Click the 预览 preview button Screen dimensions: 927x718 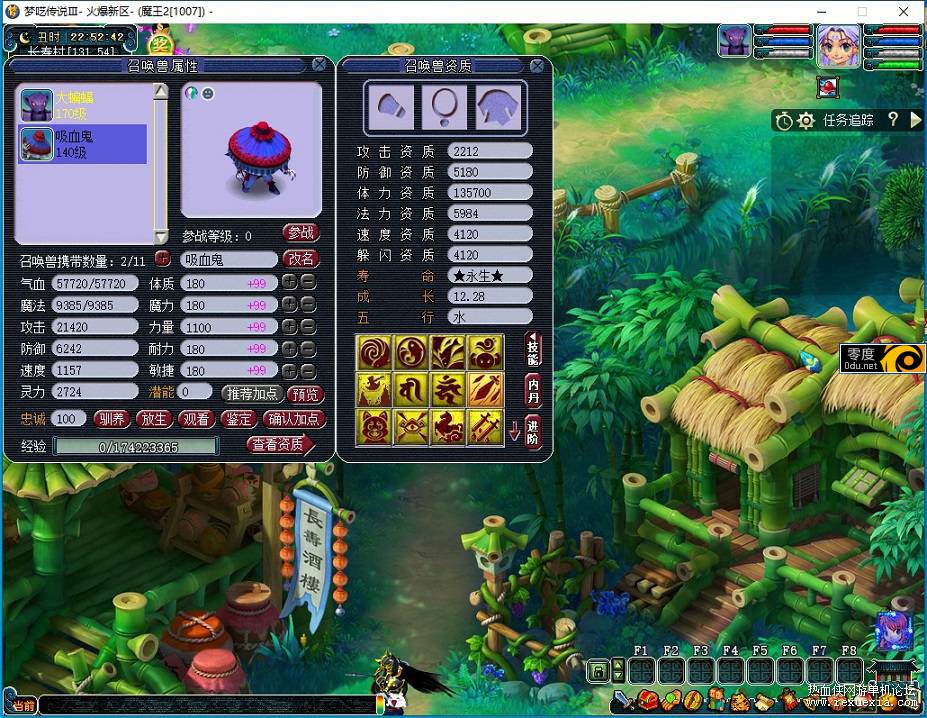(305, 394)
